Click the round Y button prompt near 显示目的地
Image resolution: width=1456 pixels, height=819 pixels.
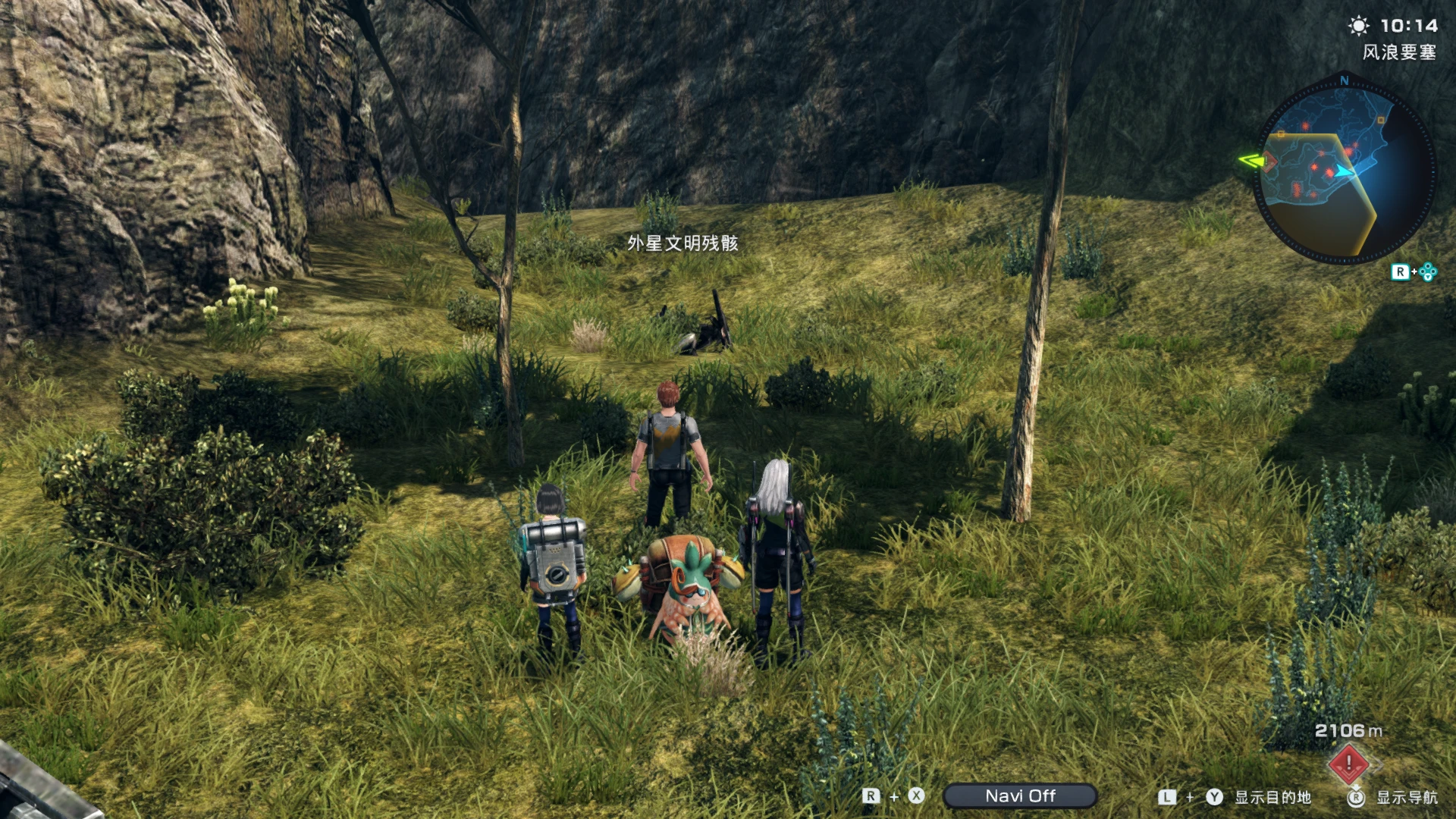pyautogui.click(x=1214, y=796)
